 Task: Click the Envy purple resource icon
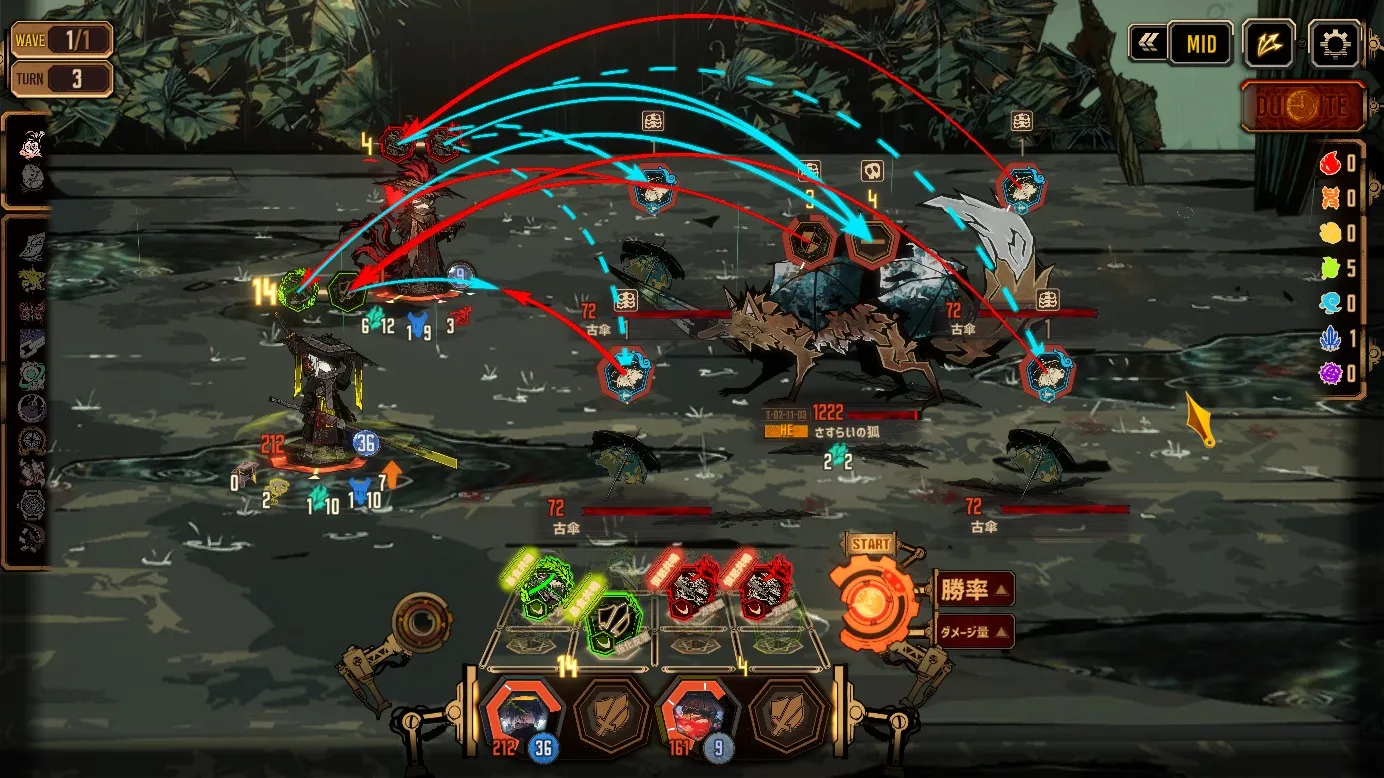point(1330,374)
